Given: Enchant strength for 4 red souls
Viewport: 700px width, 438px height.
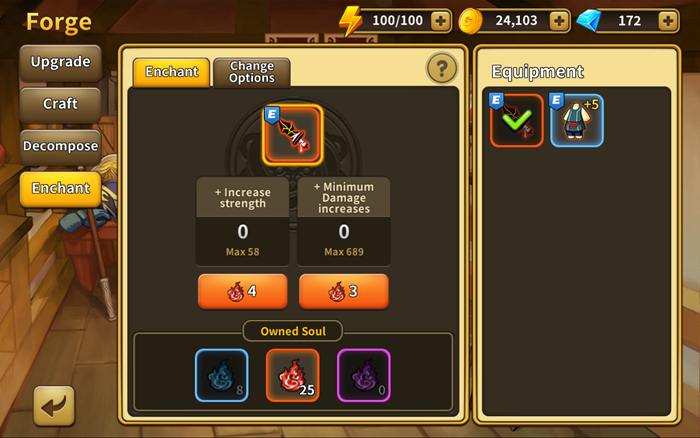Looking at the screenshot, I should click(242, 292).
